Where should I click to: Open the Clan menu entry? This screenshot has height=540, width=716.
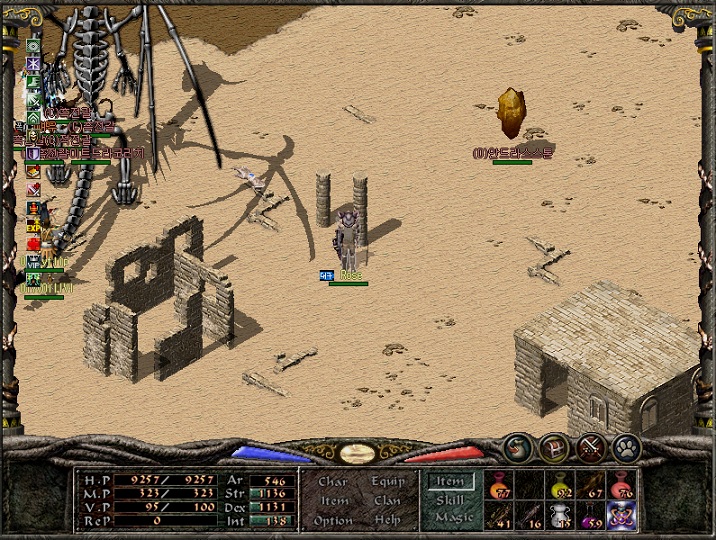pos(388,501)
